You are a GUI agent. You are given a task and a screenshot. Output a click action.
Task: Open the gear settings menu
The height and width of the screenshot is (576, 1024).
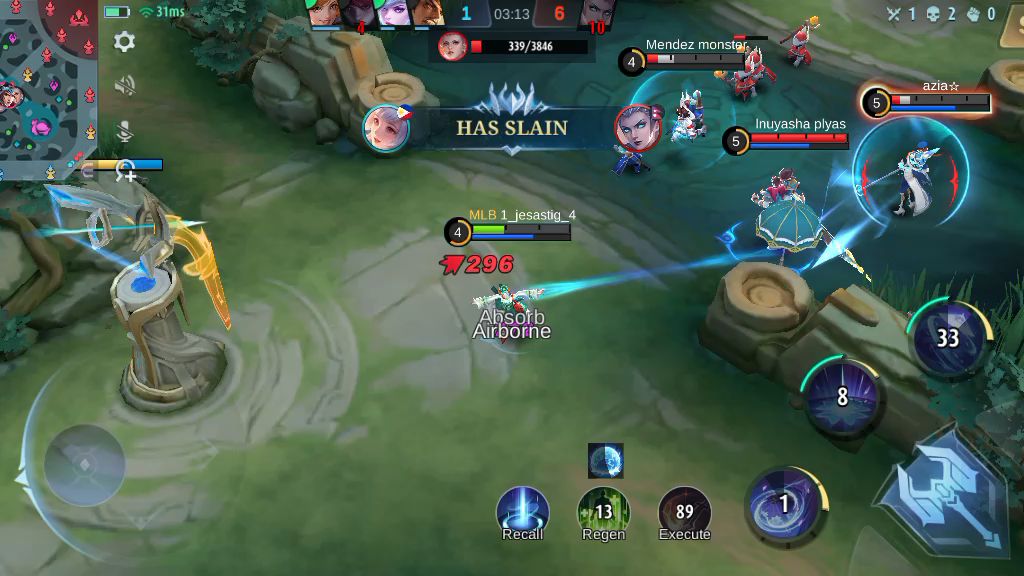pos(125,42)
